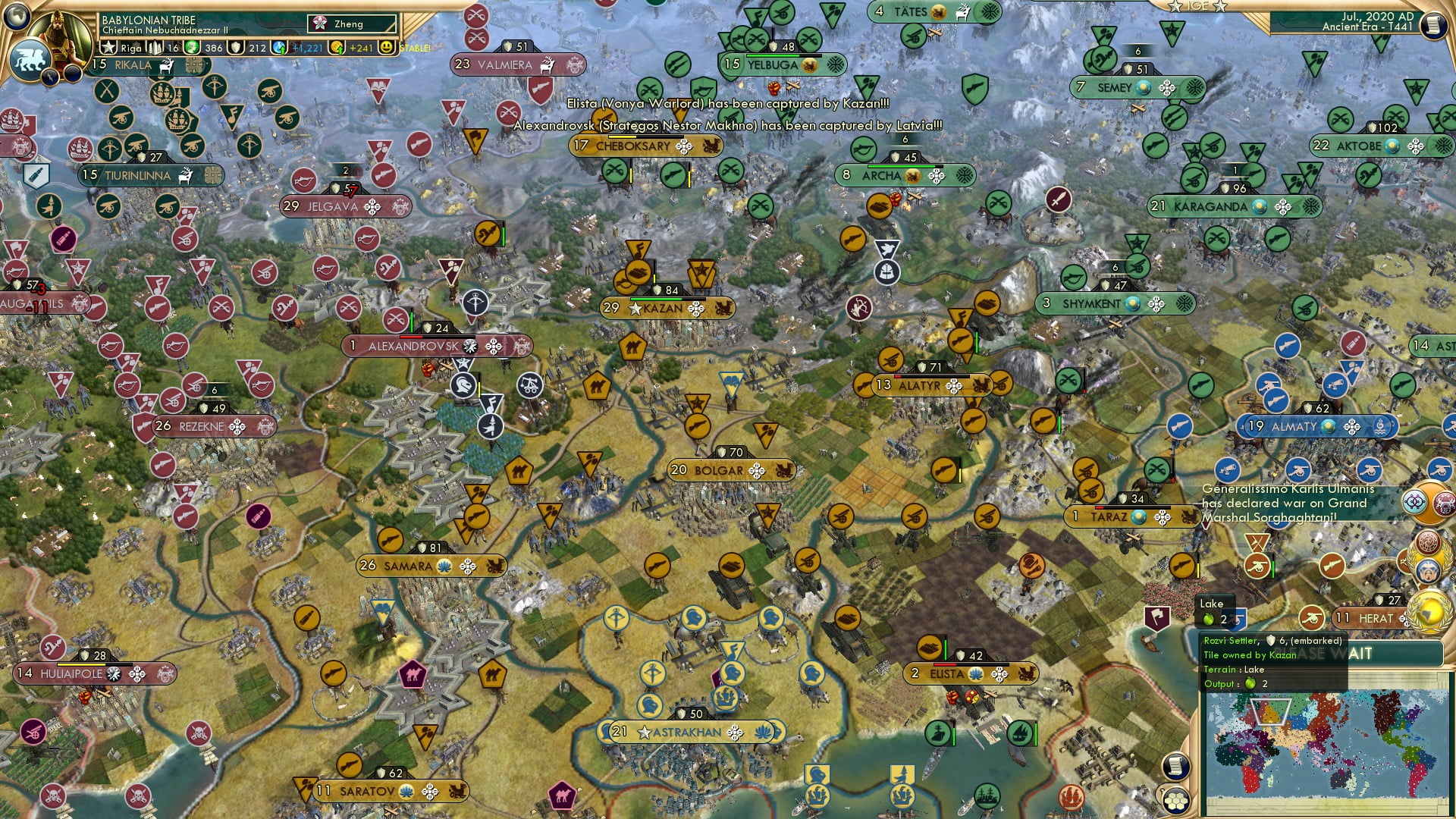1456x819 pixels.
Task: Click the gold treasury coin icon
Action: point(337,47)
